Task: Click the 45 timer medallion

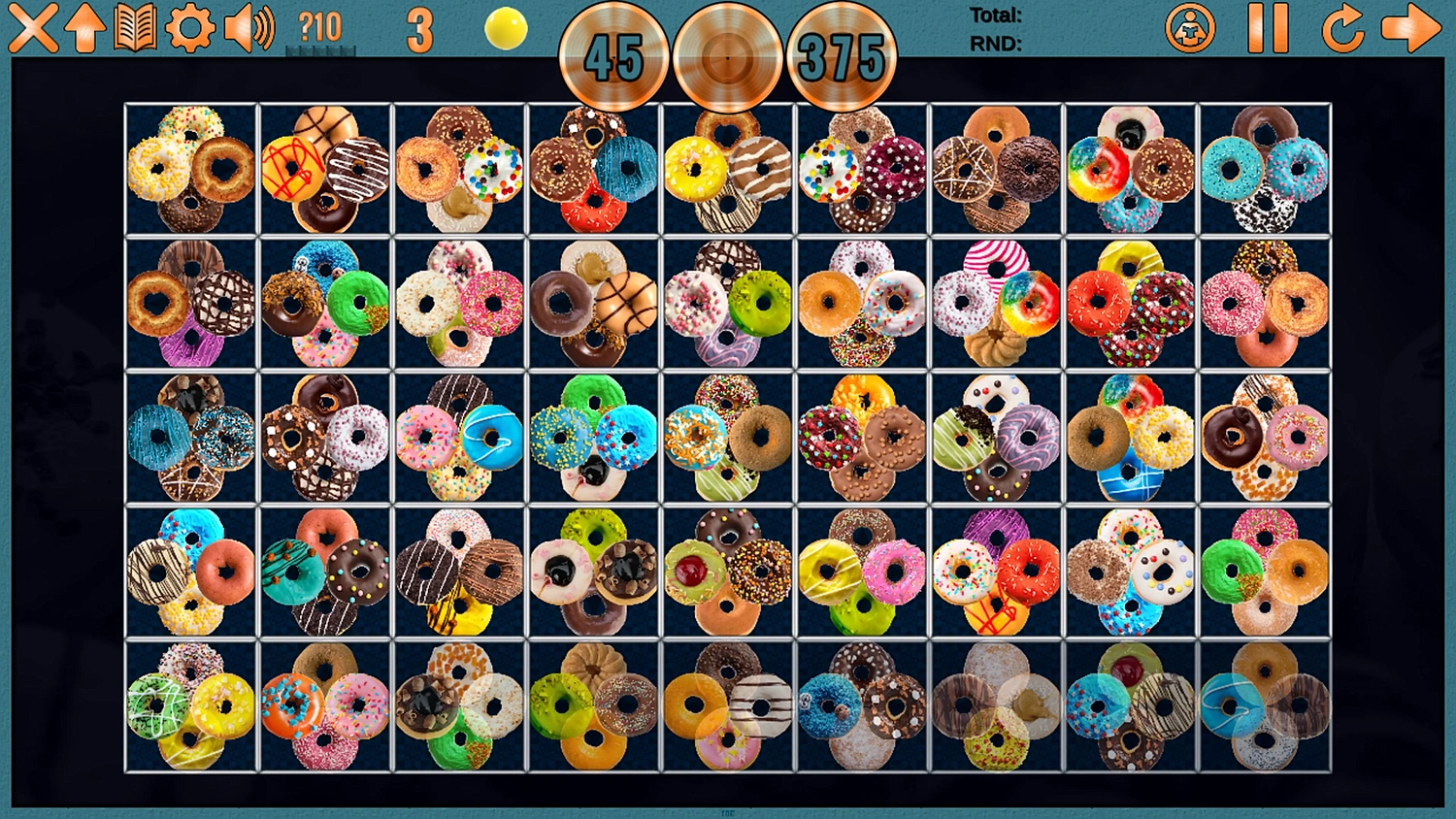Action: 614,58
